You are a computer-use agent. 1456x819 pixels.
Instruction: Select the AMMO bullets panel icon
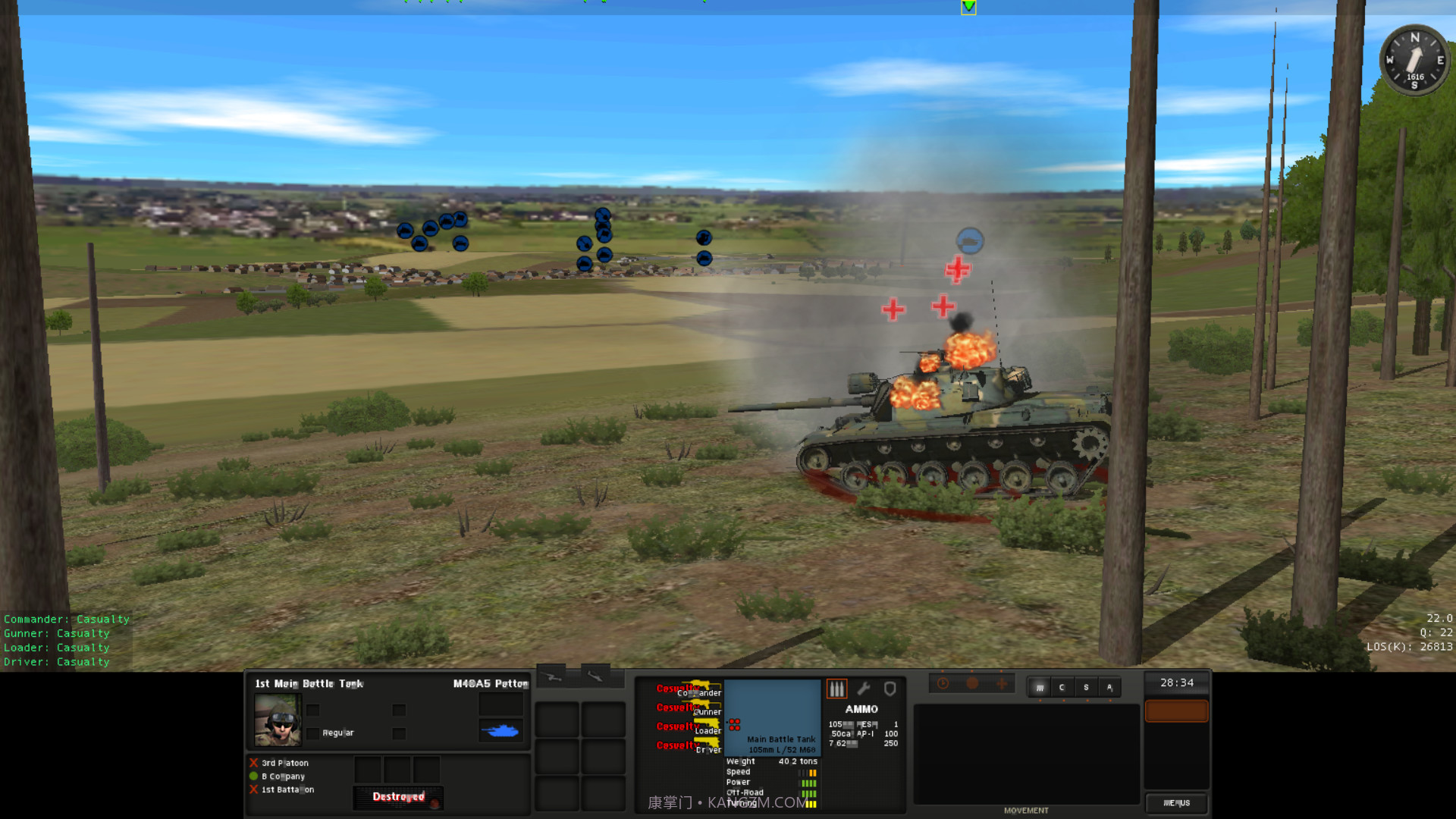[836, 689]
